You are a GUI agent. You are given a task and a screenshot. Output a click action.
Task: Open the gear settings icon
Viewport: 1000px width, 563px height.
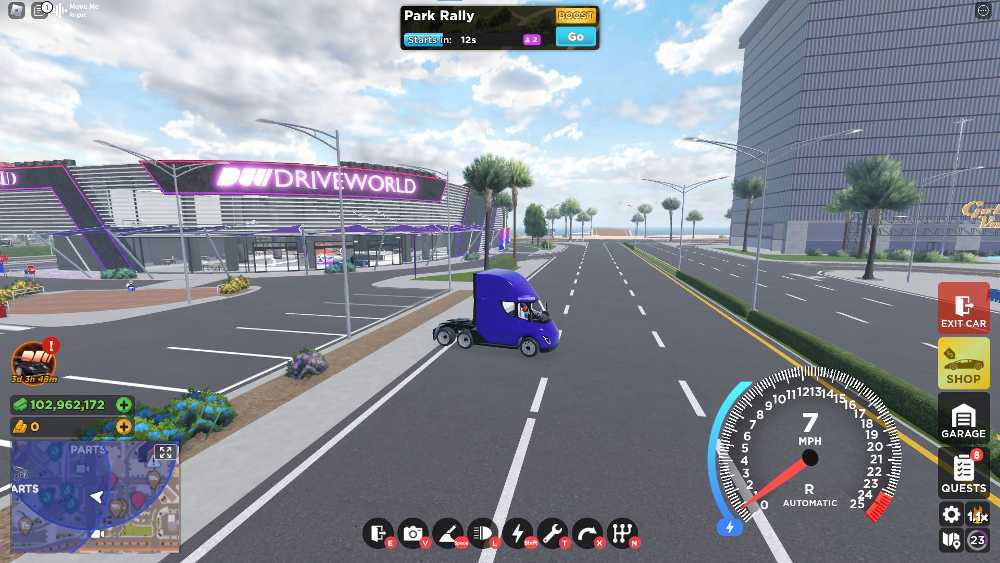951,515
